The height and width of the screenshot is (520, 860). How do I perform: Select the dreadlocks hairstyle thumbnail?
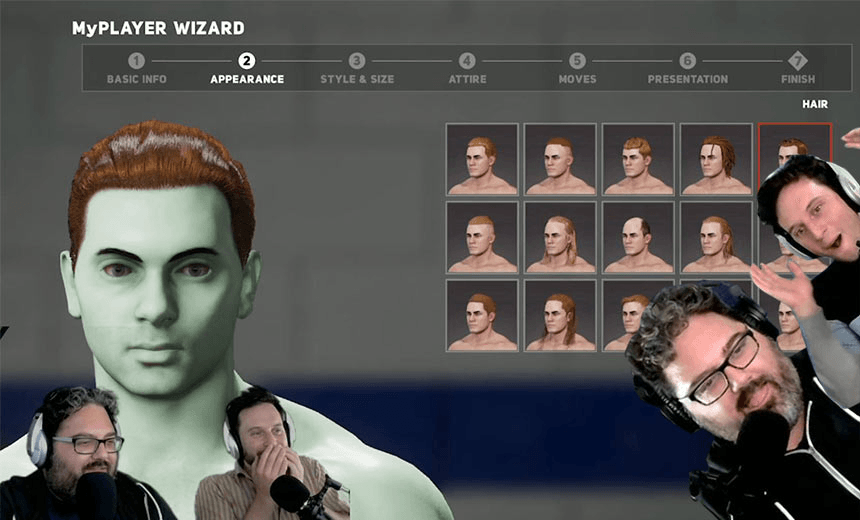[716, 159]
